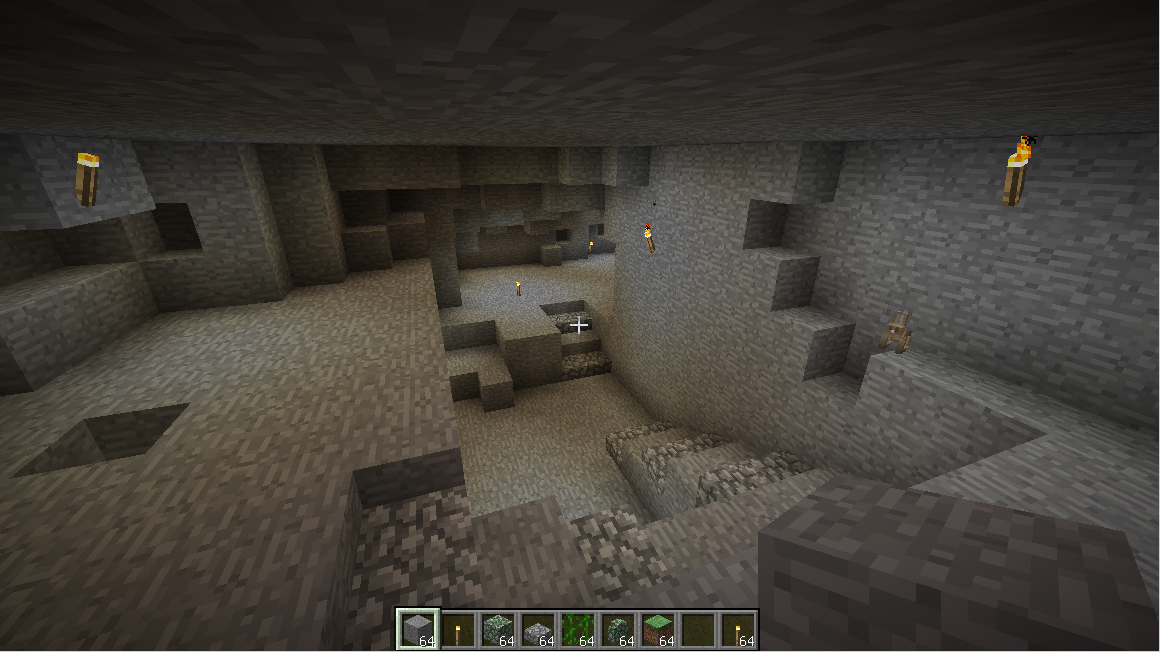
Task: Select the grass block hotbar slot
Action: click(657, 629)
